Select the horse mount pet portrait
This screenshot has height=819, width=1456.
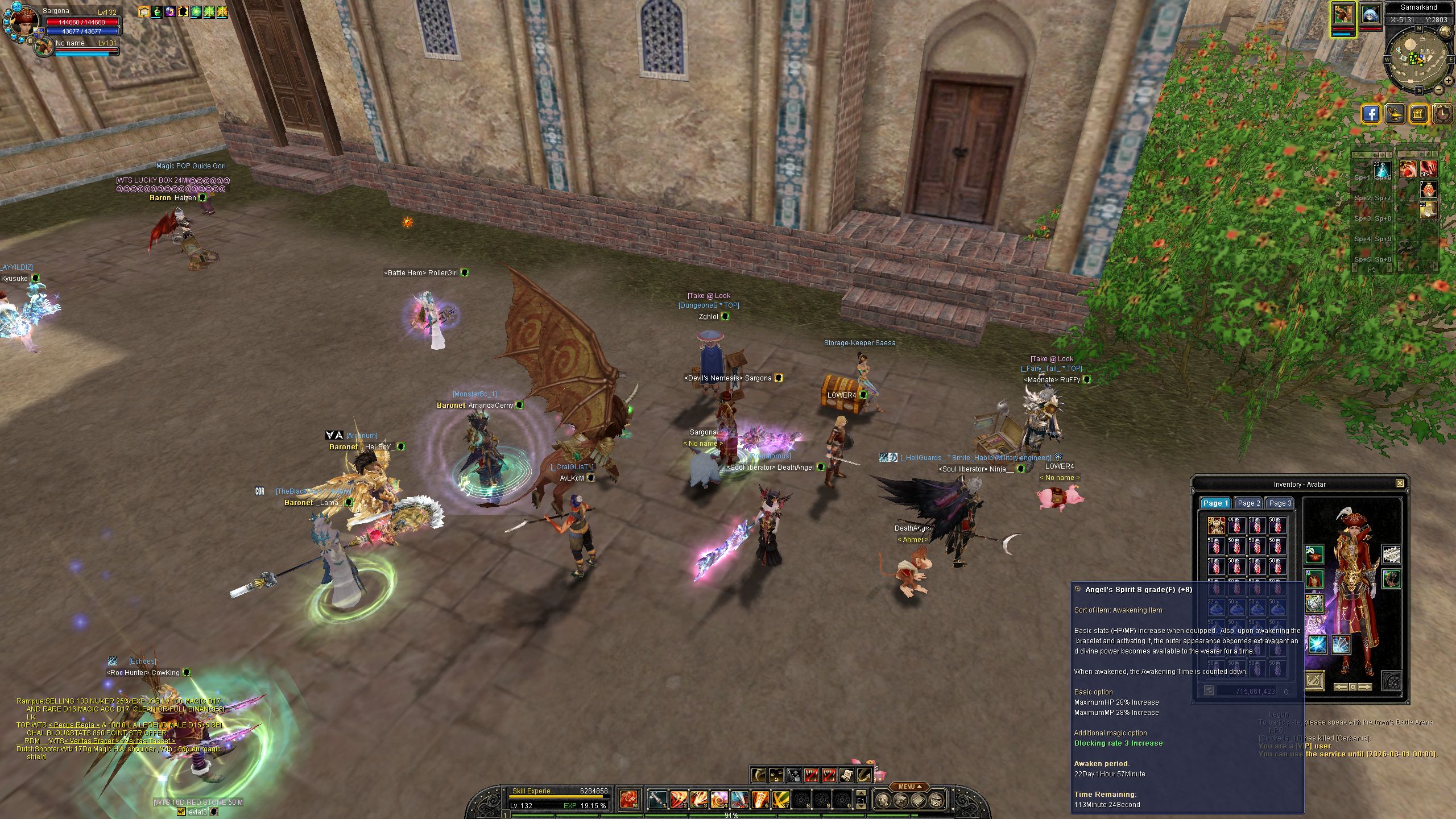(x=1344, y=15)
